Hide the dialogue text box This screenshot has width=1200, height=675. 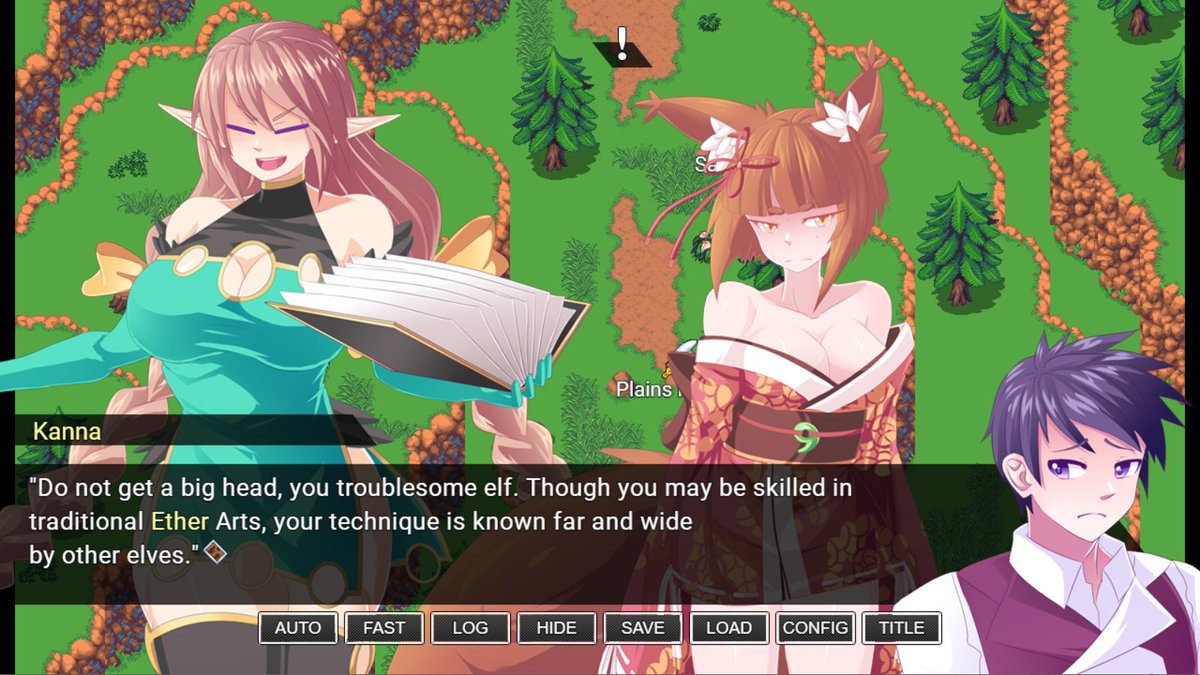(556, 628)
